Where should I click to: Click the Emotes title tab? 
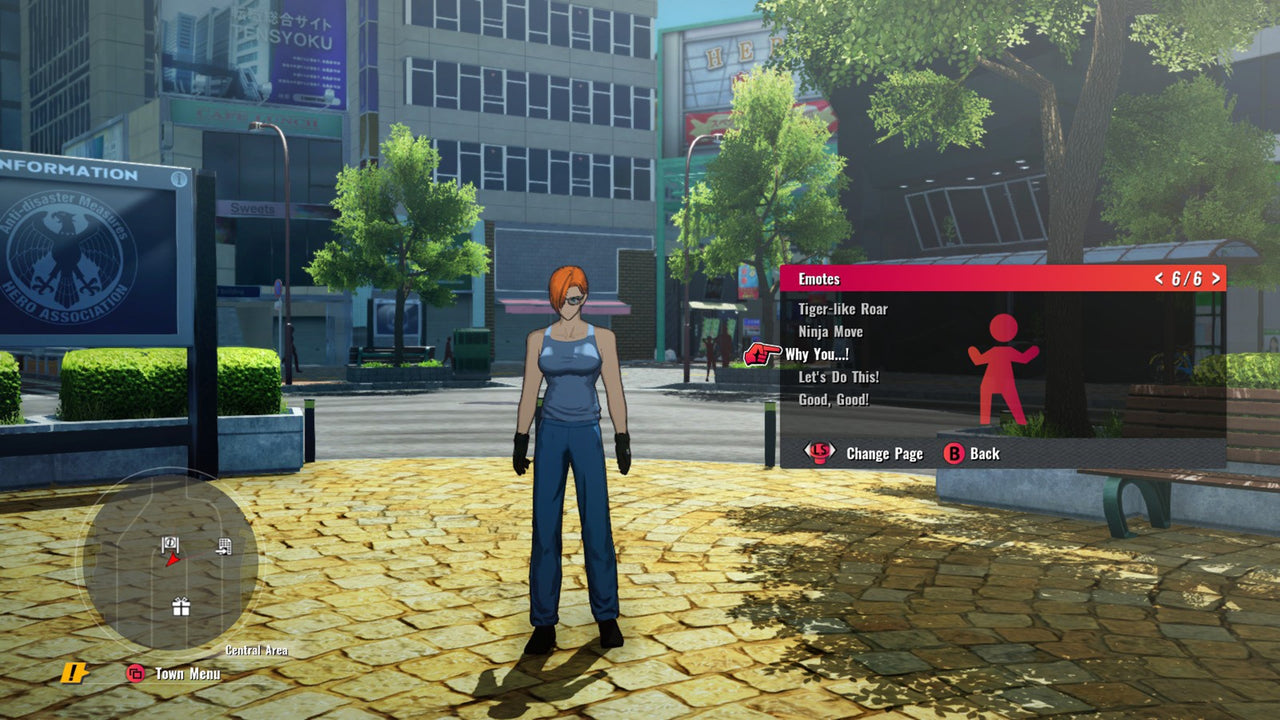(x=817, y=279)
